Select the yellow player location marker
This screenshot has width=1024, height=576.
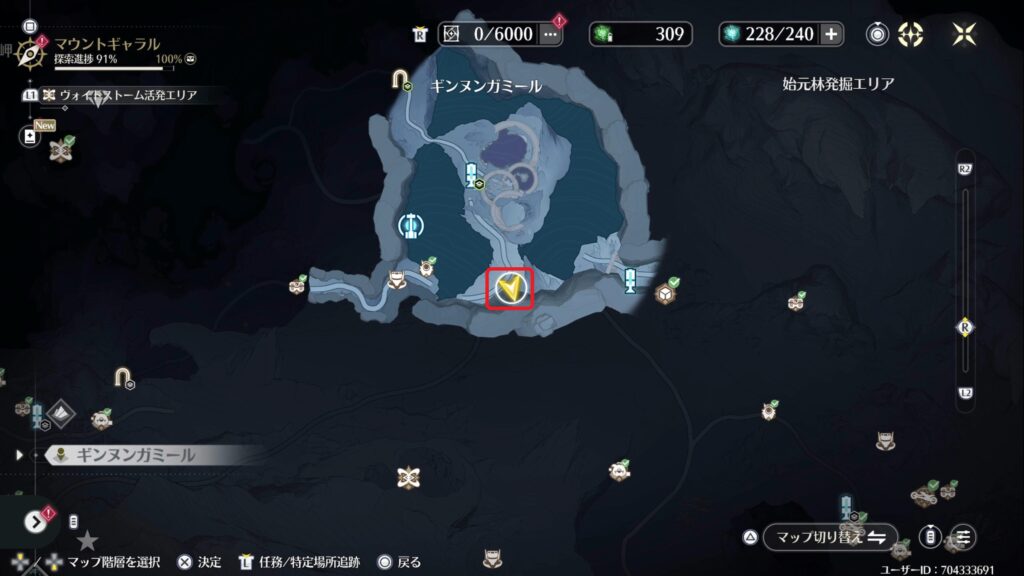click(509, 290)
